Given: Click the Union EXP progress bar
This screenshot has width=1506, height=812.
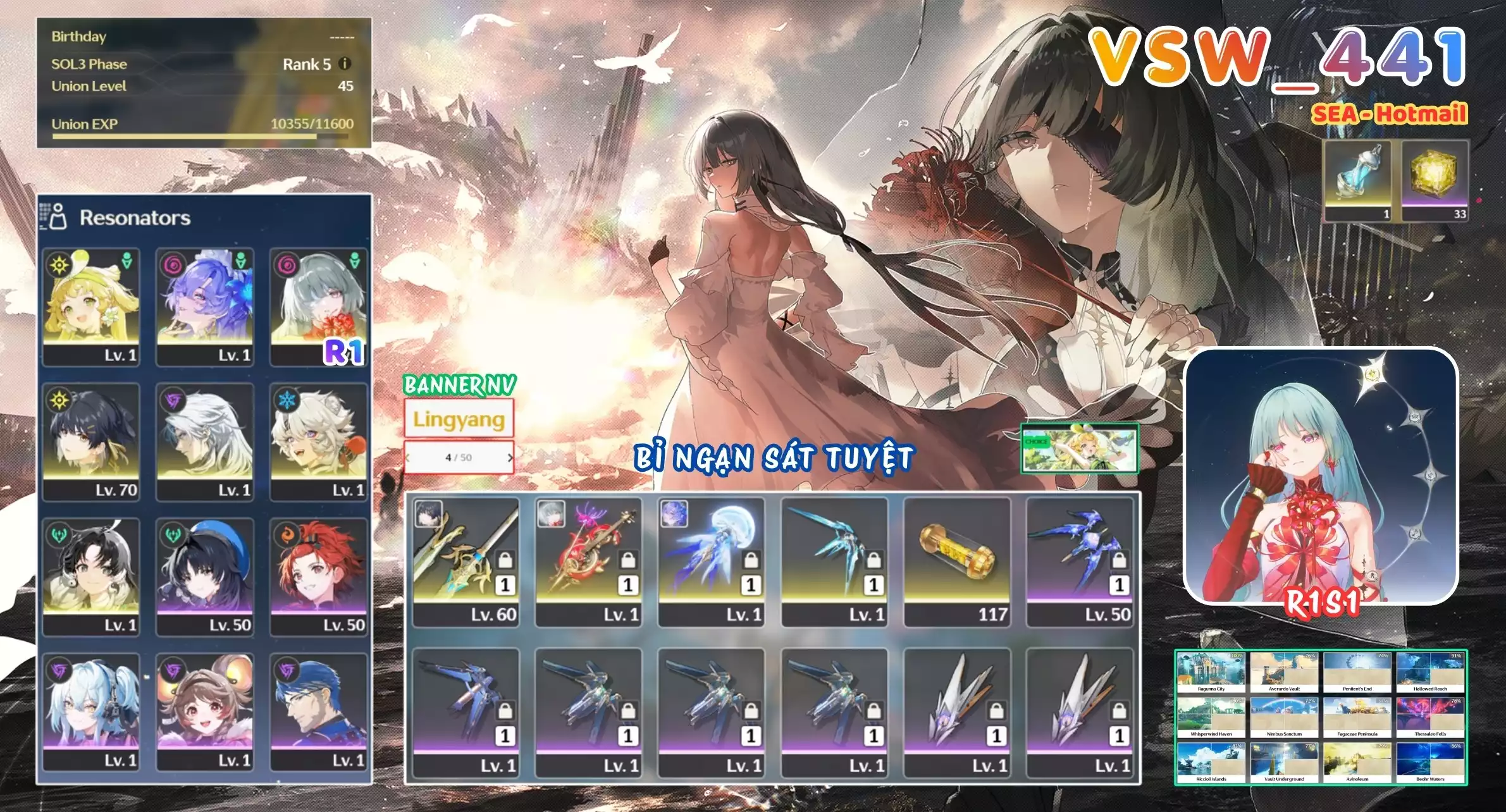Looking at the screenshot, I should [190, 135].
